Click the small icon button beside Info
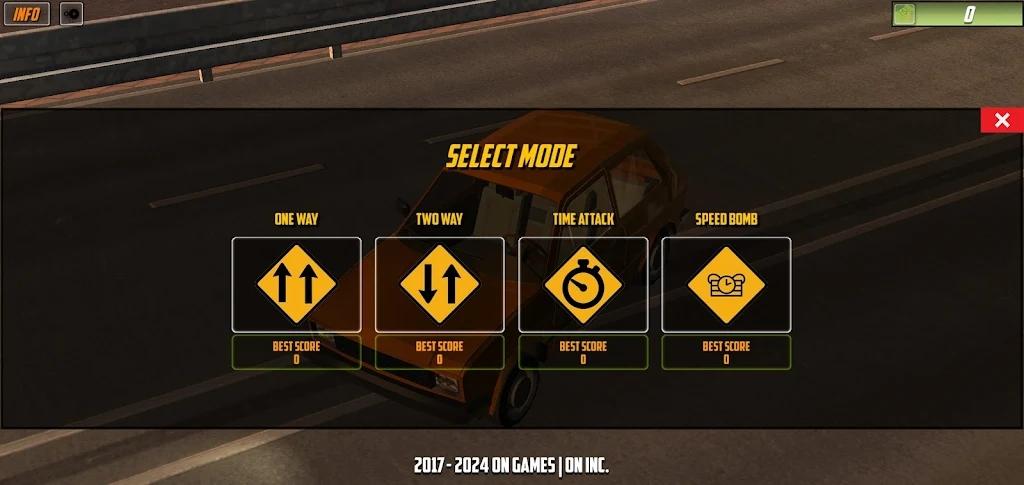The width and height of the screenshot is (1024, 485). pos(72,14)
